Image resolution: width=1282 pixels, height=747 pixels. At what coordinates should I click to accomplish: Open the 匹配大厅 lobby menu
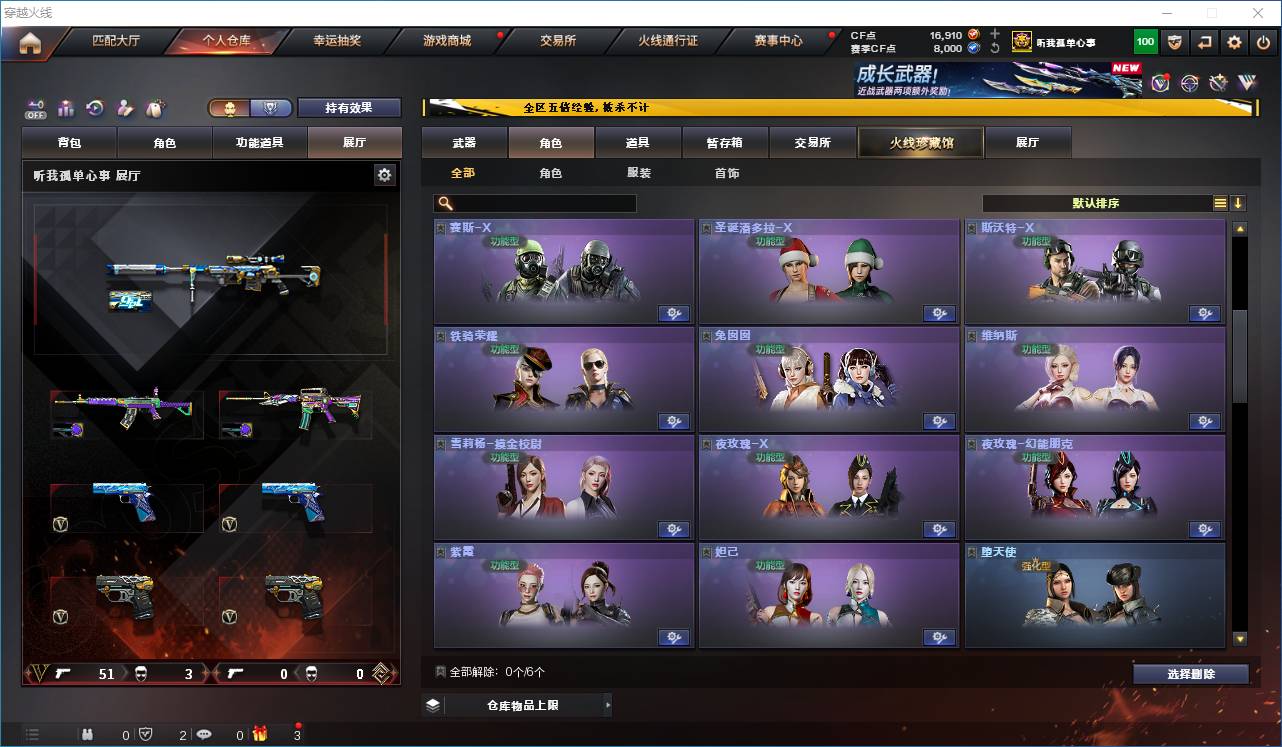point(116,41)
